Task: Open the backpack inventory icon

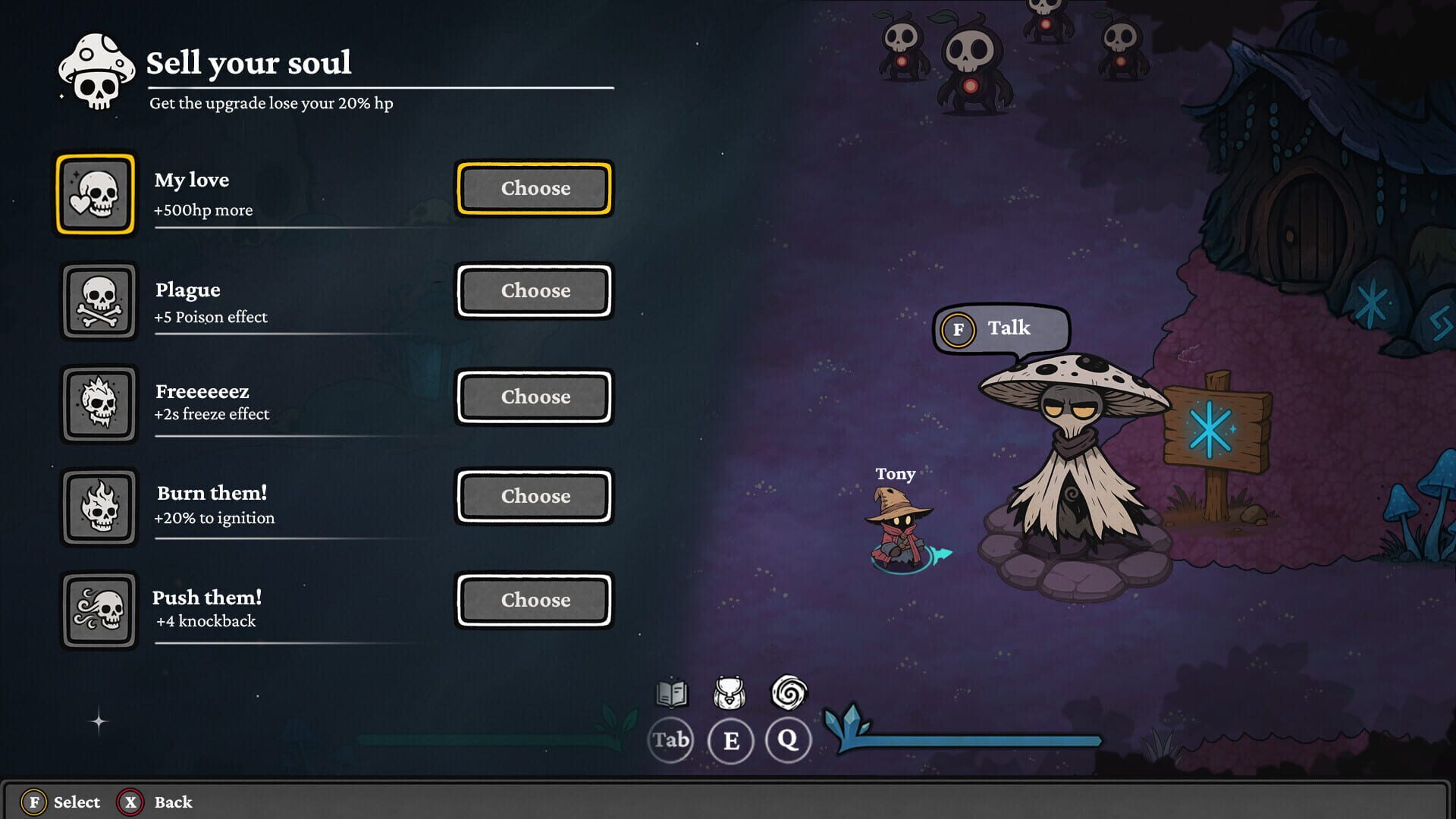Action: coord(730,693)
